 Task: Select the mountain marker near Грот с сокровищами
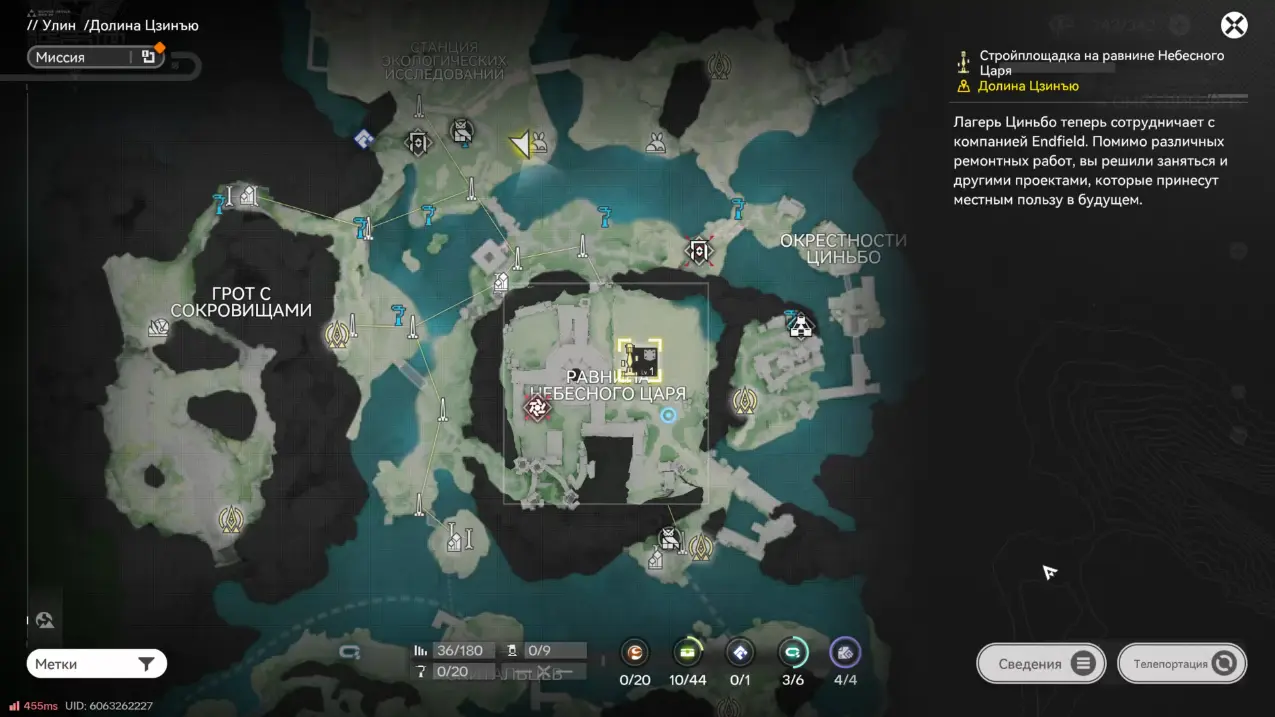pyautogui.click(x=158, y=327)
